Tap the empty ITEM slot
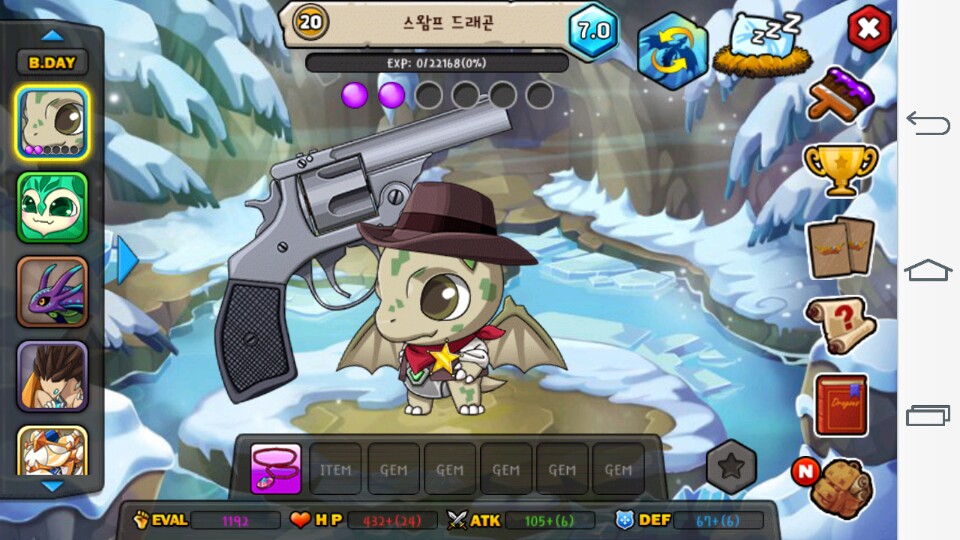This screenshot has height=540, width=960. (x=335, y=469)
